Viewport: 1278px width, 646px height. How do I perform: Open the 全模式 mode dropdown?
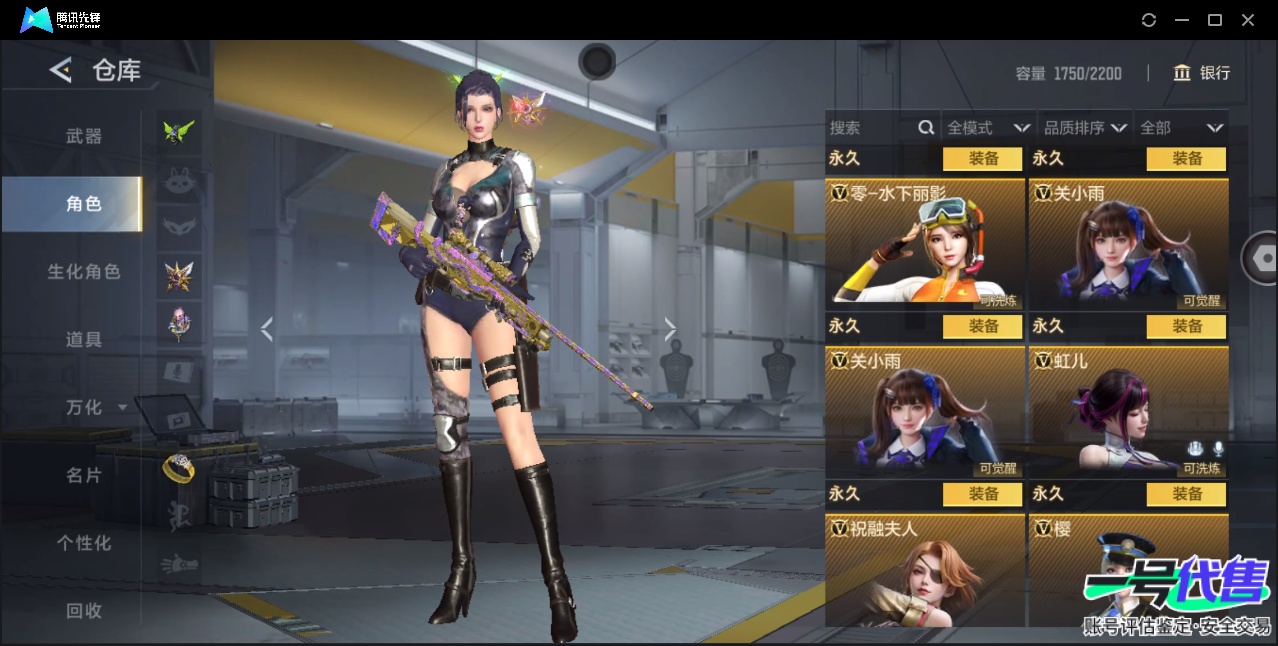click(x=988, y=128)
